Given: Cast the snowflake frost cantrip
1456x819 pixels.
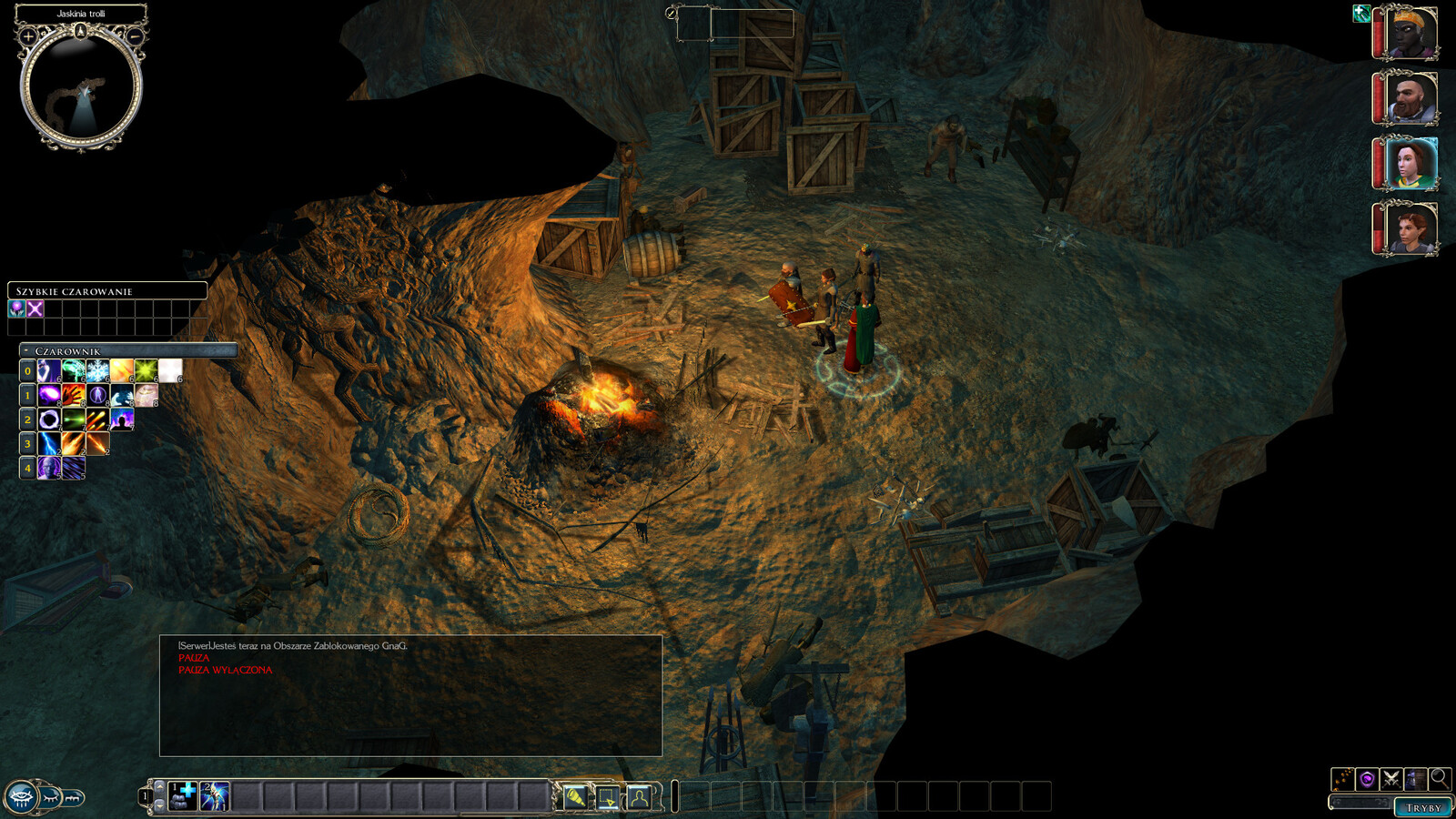Looking at the screenshot, I should [97, 370].
